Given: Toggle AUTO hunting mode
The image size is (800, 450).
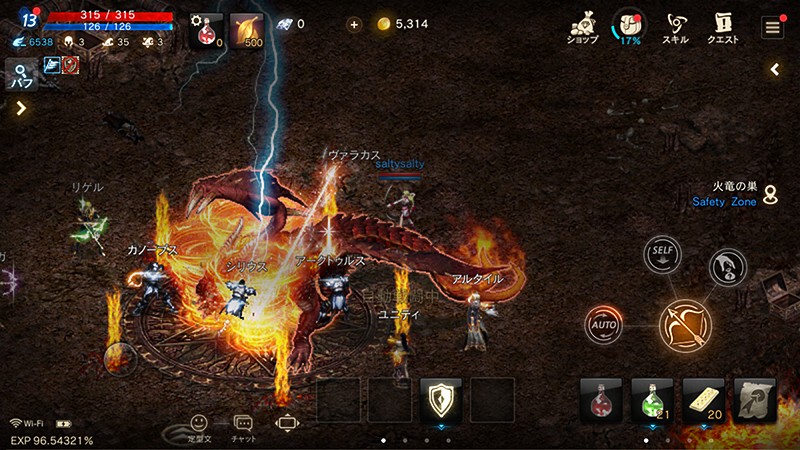Looking at the screenshot, I should click(603, 324).
